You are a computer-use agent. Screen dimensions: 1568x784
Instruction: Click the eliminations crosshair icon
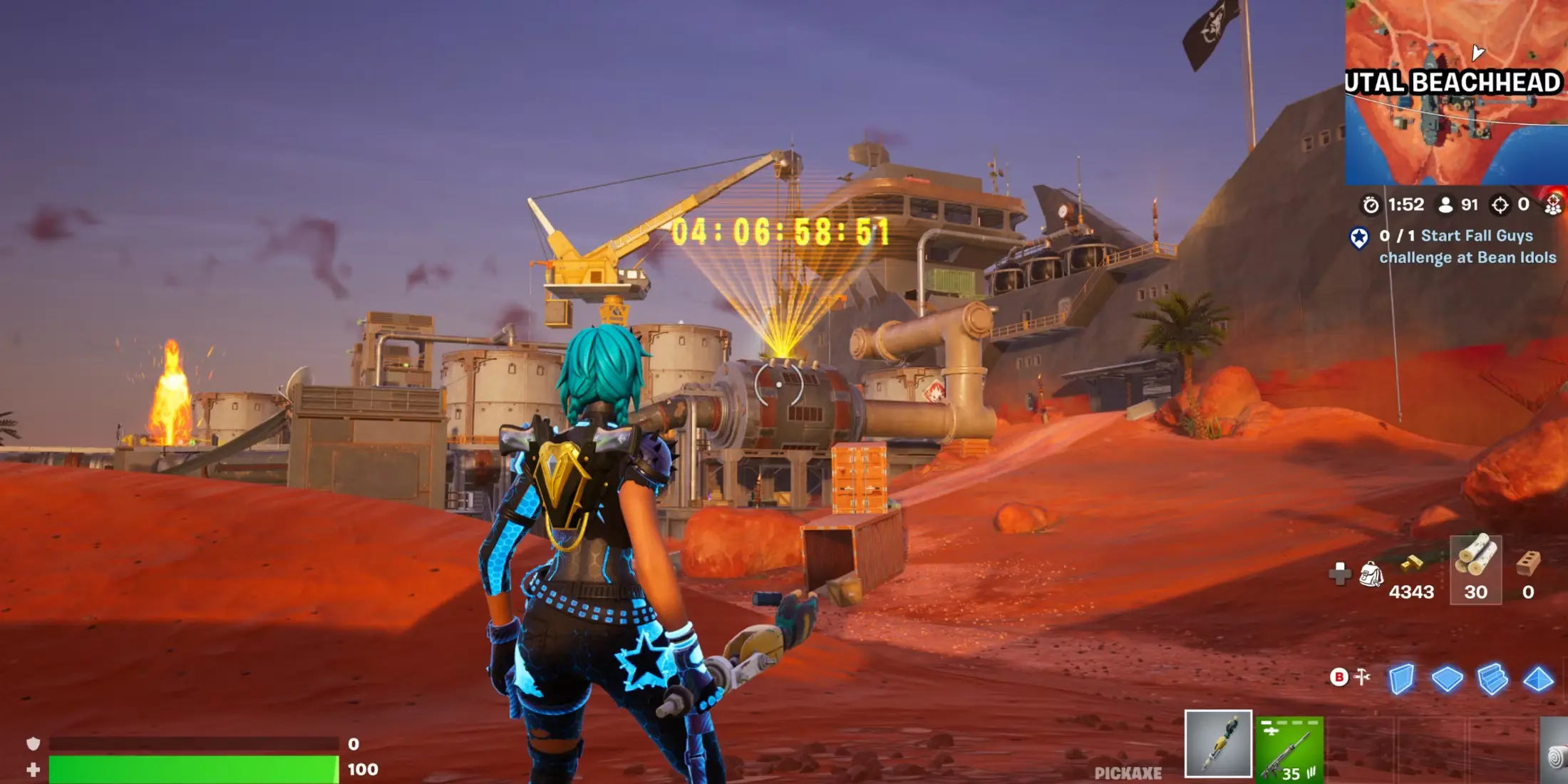coord(1500,205)
